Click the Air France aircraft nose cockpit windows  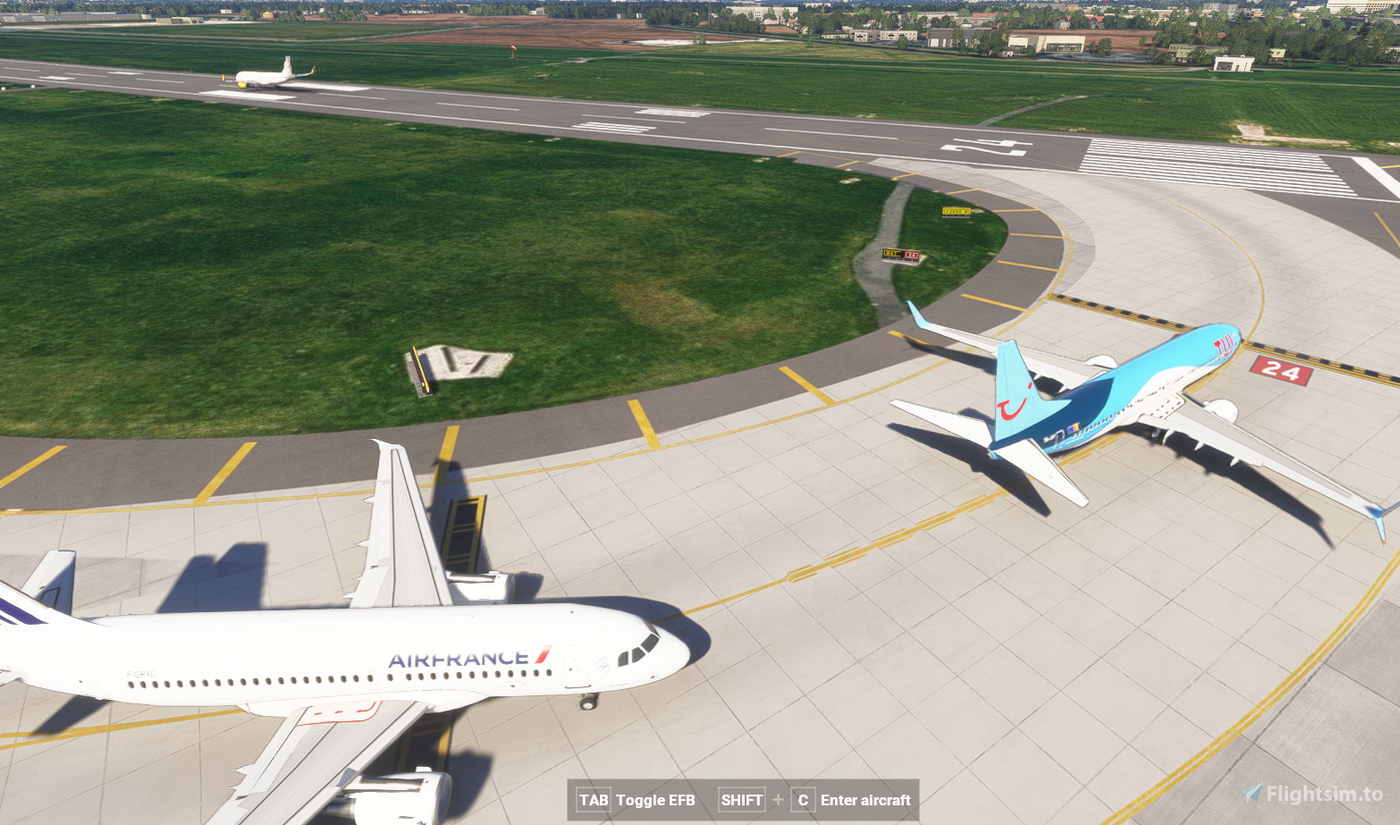[637, 650]
